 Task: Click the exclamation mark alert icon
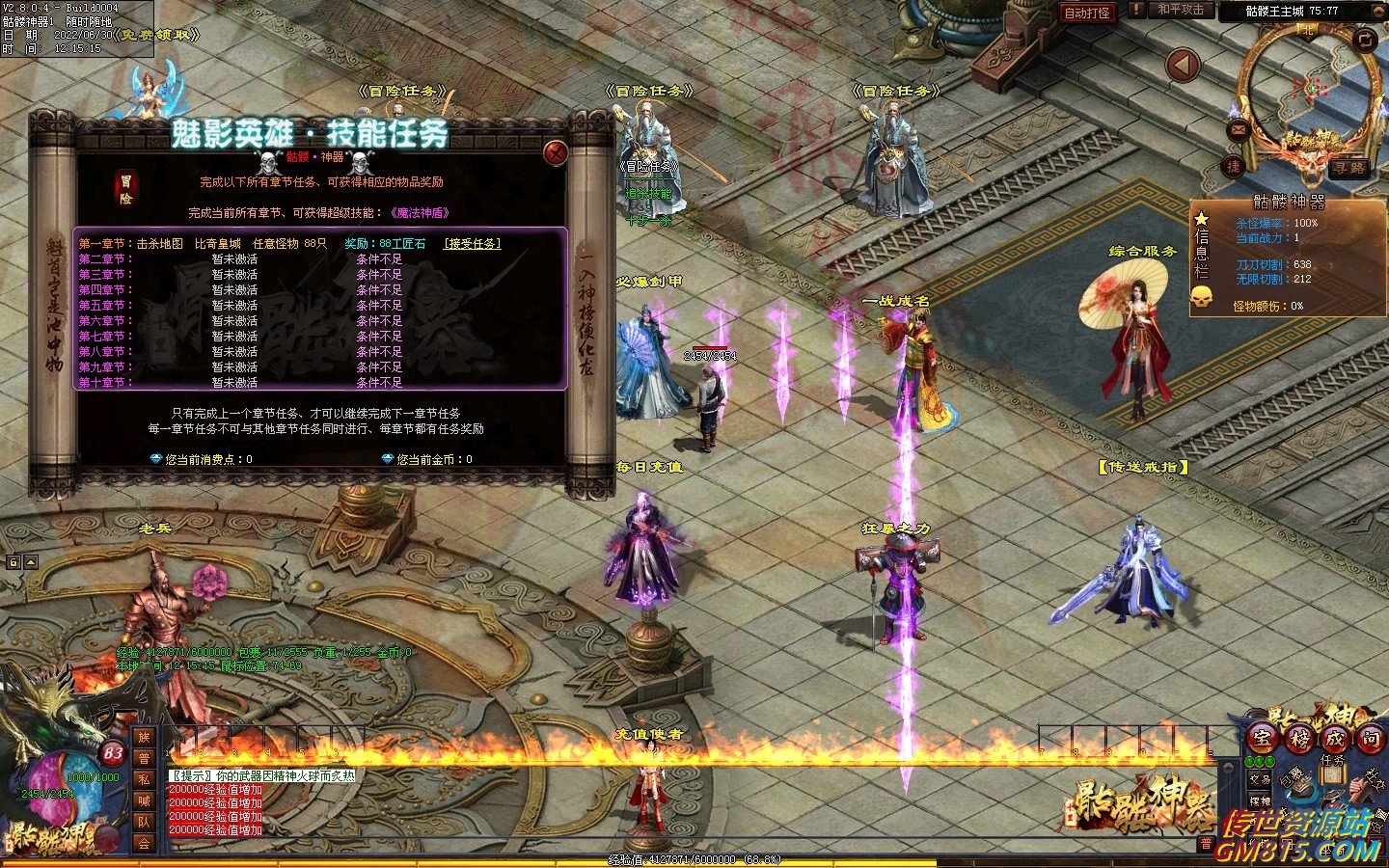click(x=1138, y=11)
